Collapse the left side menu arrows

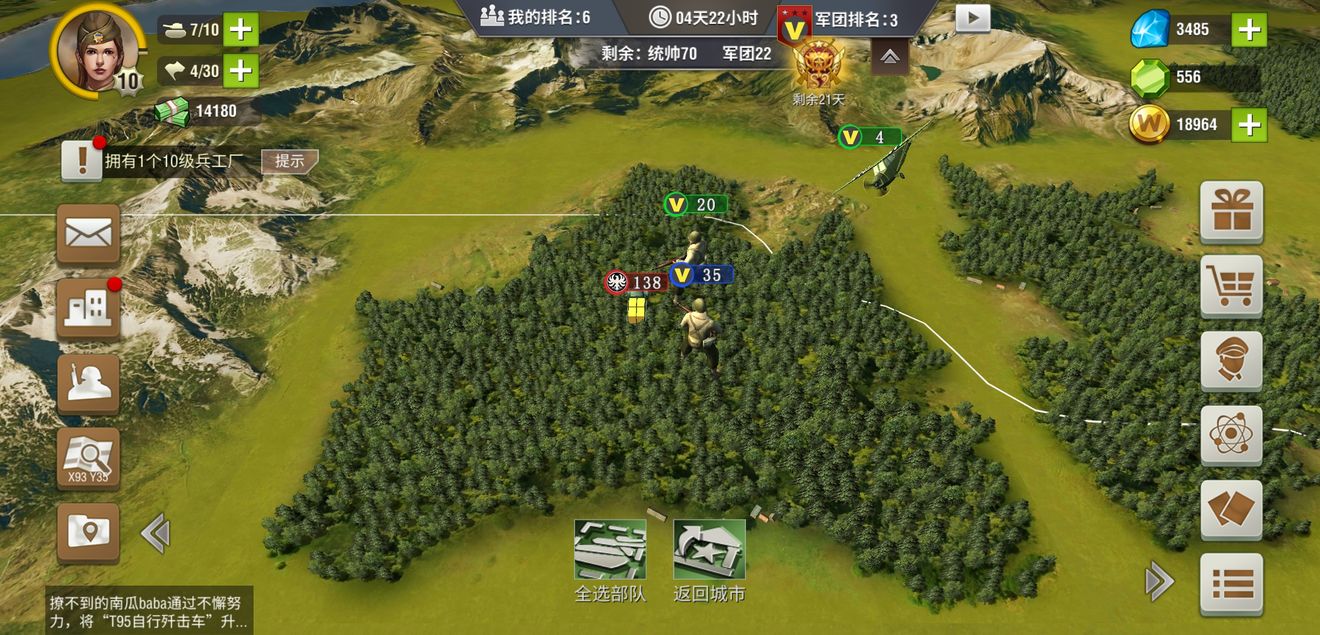pyautogui.click(x=155, y=533)
